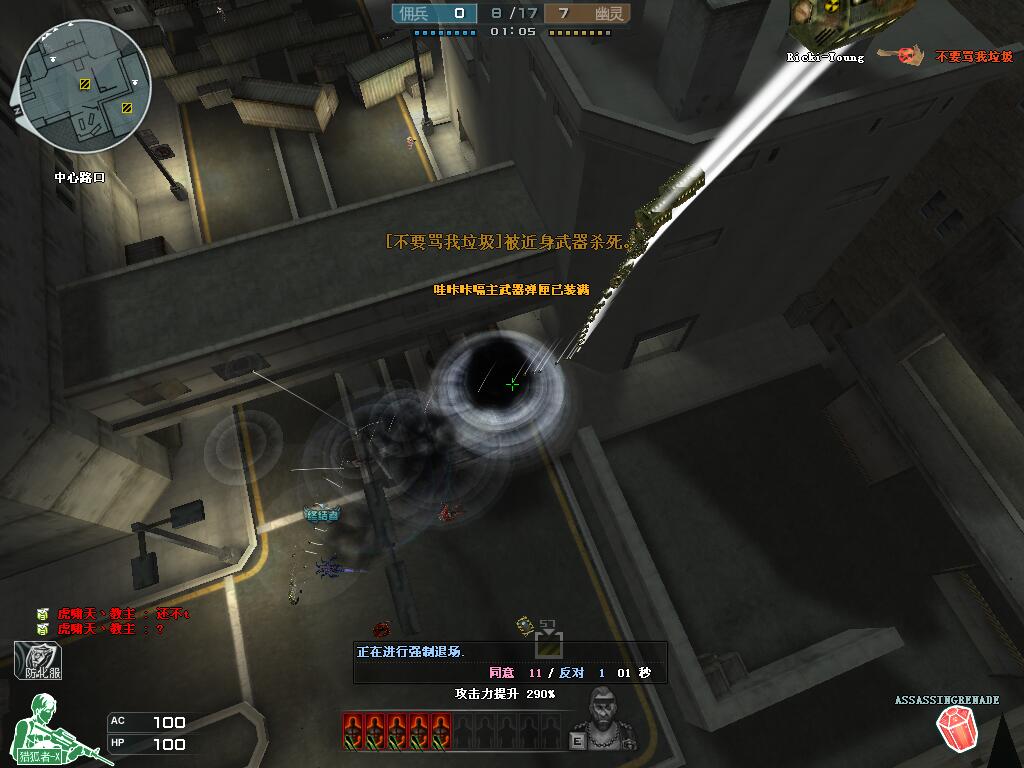Open the forced-kick vote panel

pos(509,662)
